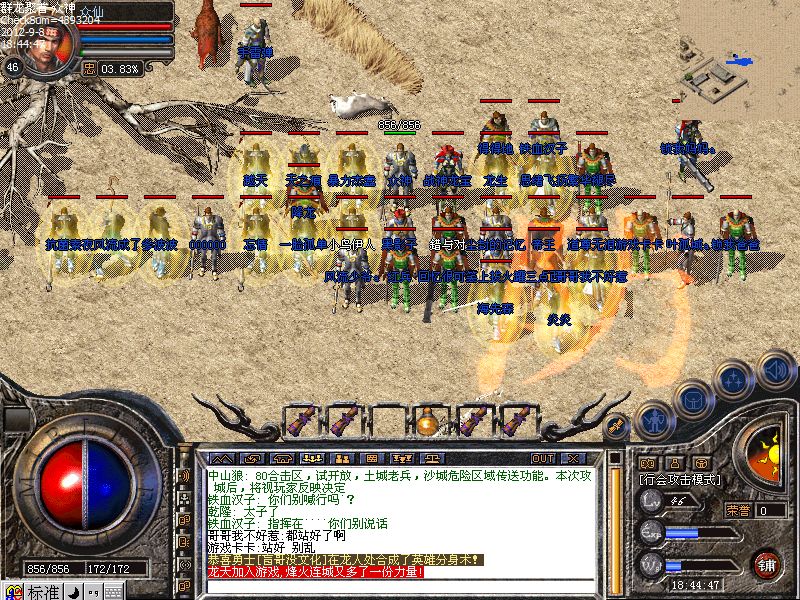Viewport: 800px width, 600px height.
Task: Click the 标准 input method button
Action: click(x=42, y=592)
